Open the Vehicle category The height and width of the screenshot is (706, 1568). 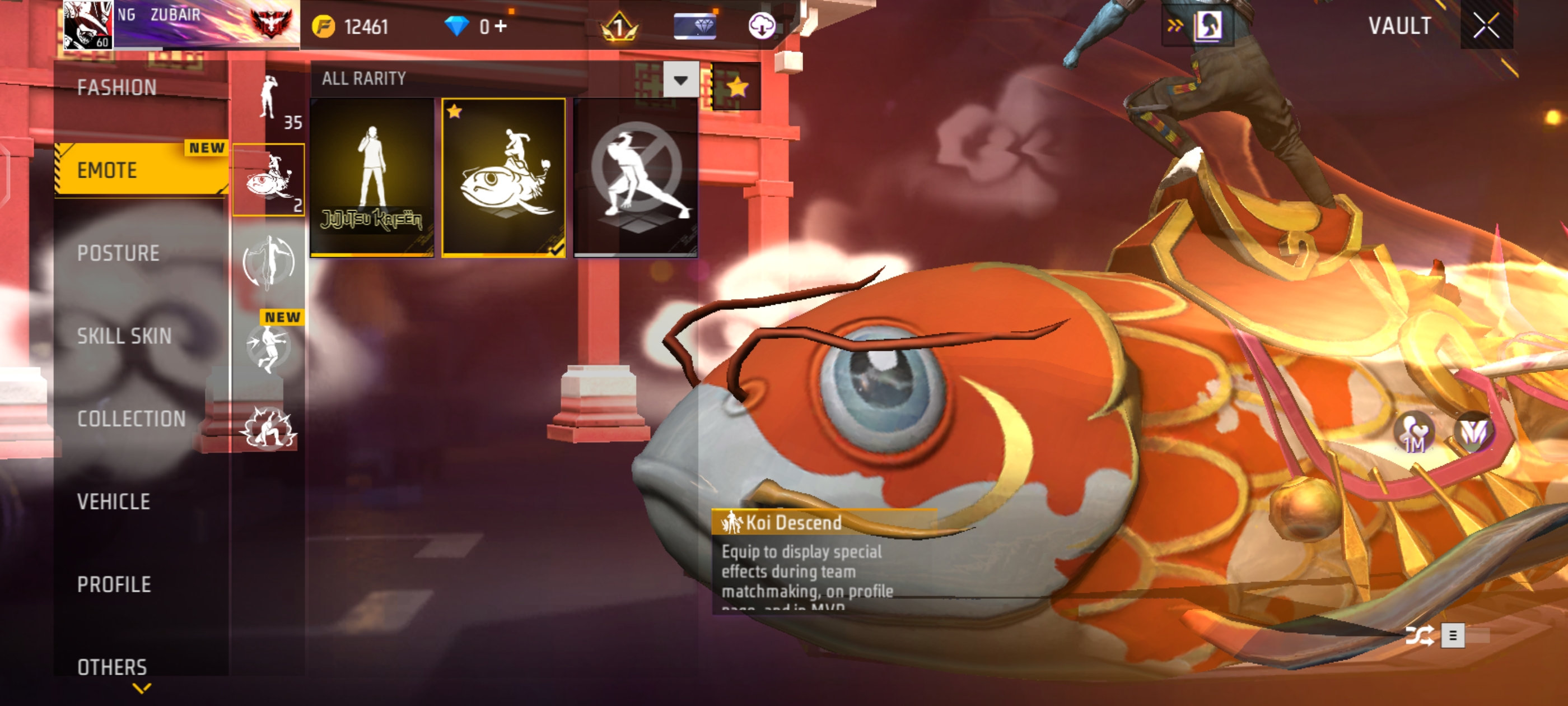pyautogui.click(x=114, y=501)
